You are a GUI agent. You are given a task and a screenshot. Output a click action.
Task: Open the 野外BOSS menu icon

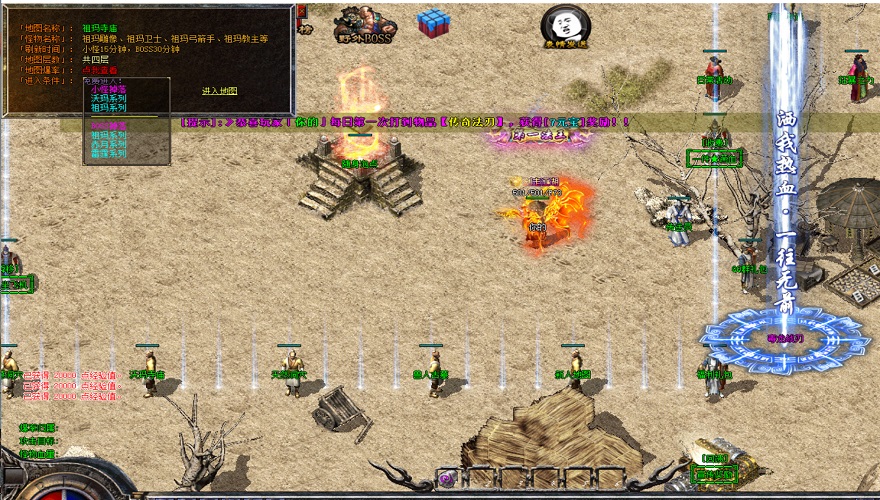pos(363,25)
